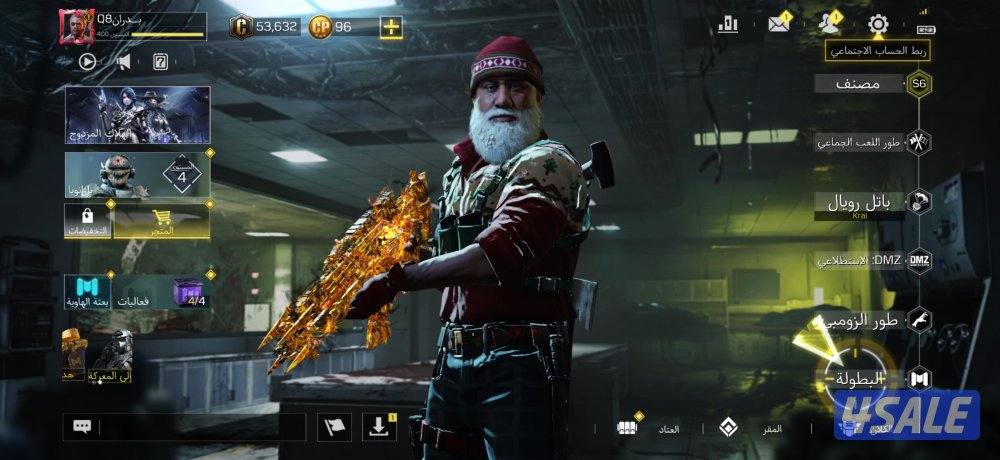Open the player profile avatar
The width and height of the screenshot is (1000, 460).
coord(76,27)
